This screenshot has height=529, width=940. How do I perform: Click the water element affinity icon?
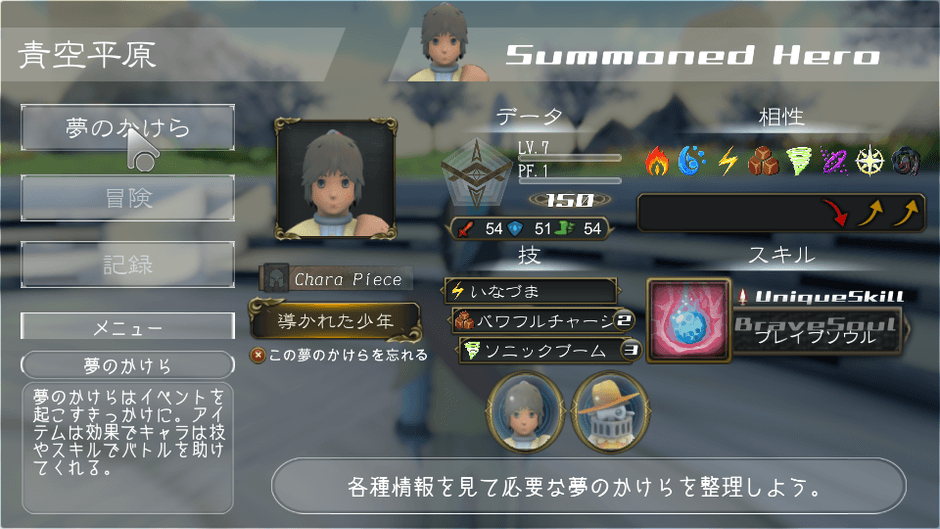(x=691, y=160)
